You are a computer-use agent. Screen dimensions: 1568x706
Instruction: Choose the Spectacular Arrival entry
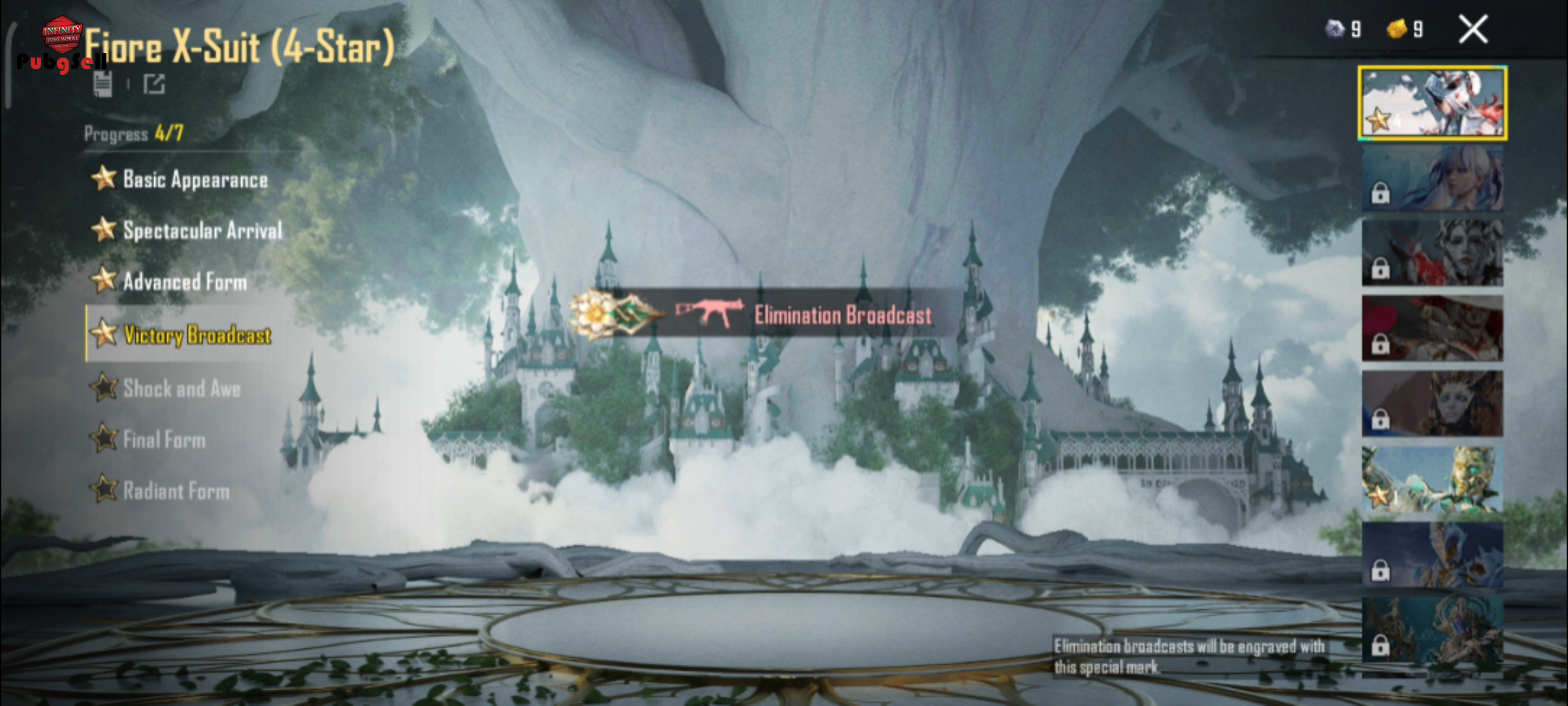(x=202, y=230)
